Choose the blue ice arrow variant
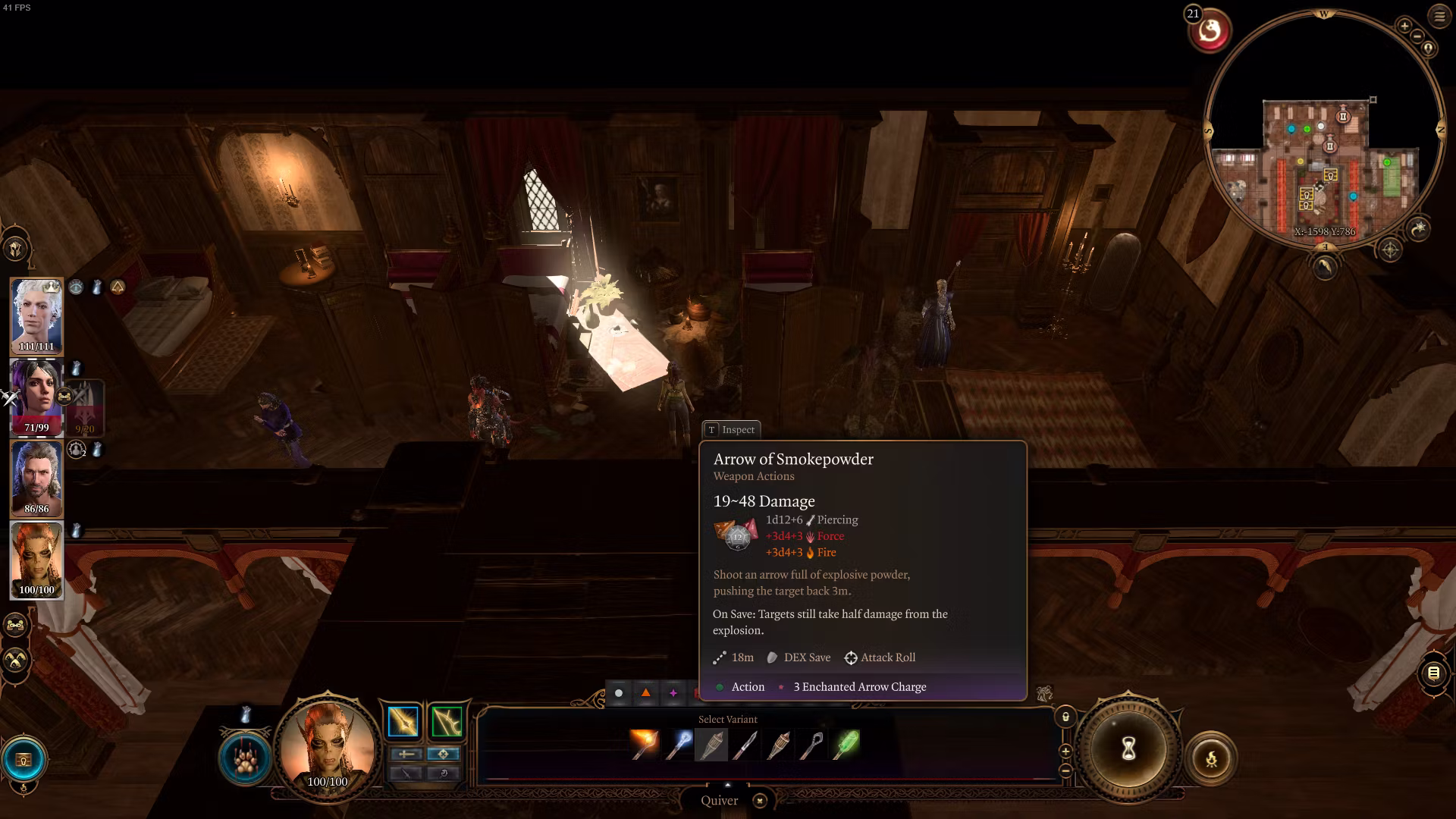 click(x=677, y=745)
